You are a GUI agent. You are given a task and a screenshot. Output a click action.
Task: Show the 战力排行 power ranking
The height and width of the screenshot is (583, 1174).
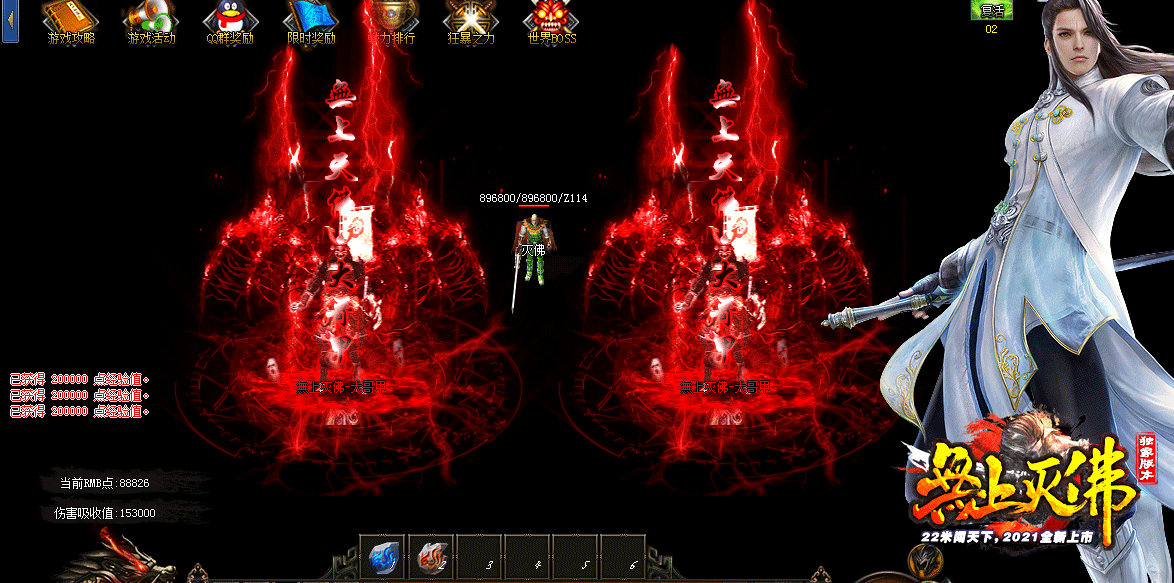pyautogui.click(x=391, y=21)
